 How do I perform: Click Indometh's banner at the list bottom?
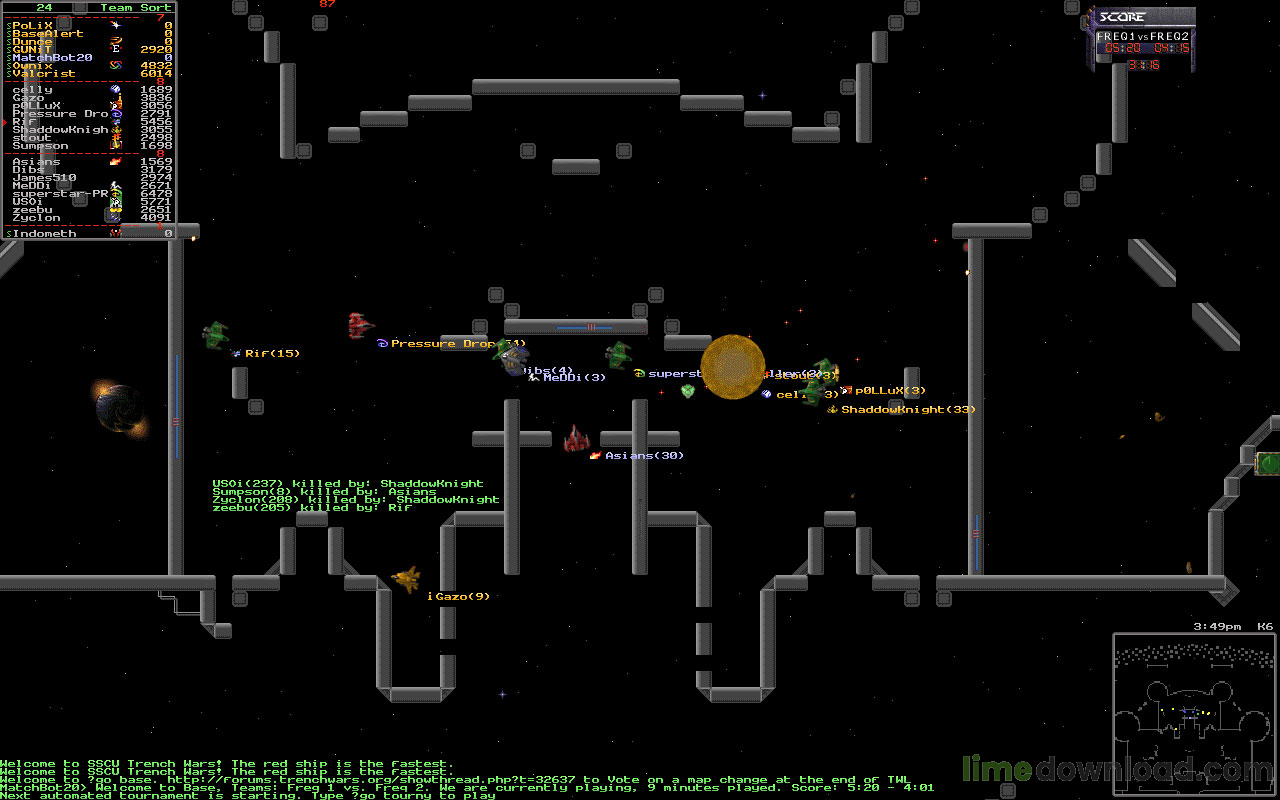tap(114, 232)
